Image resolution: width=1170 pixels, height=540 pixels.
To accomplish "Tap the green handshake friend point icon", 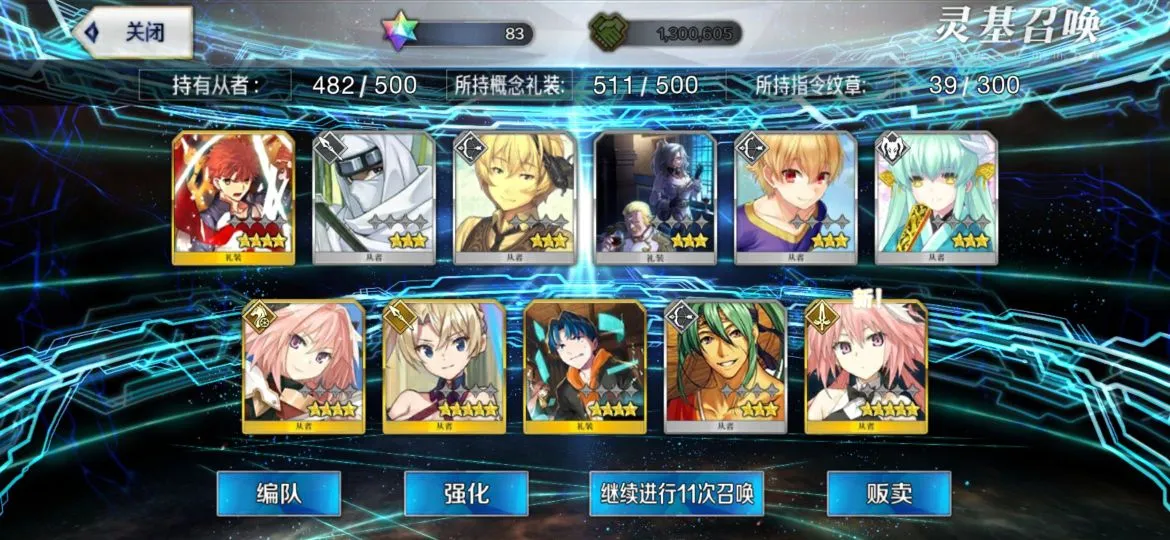I will pyautogui.click(x=605, y=33).
